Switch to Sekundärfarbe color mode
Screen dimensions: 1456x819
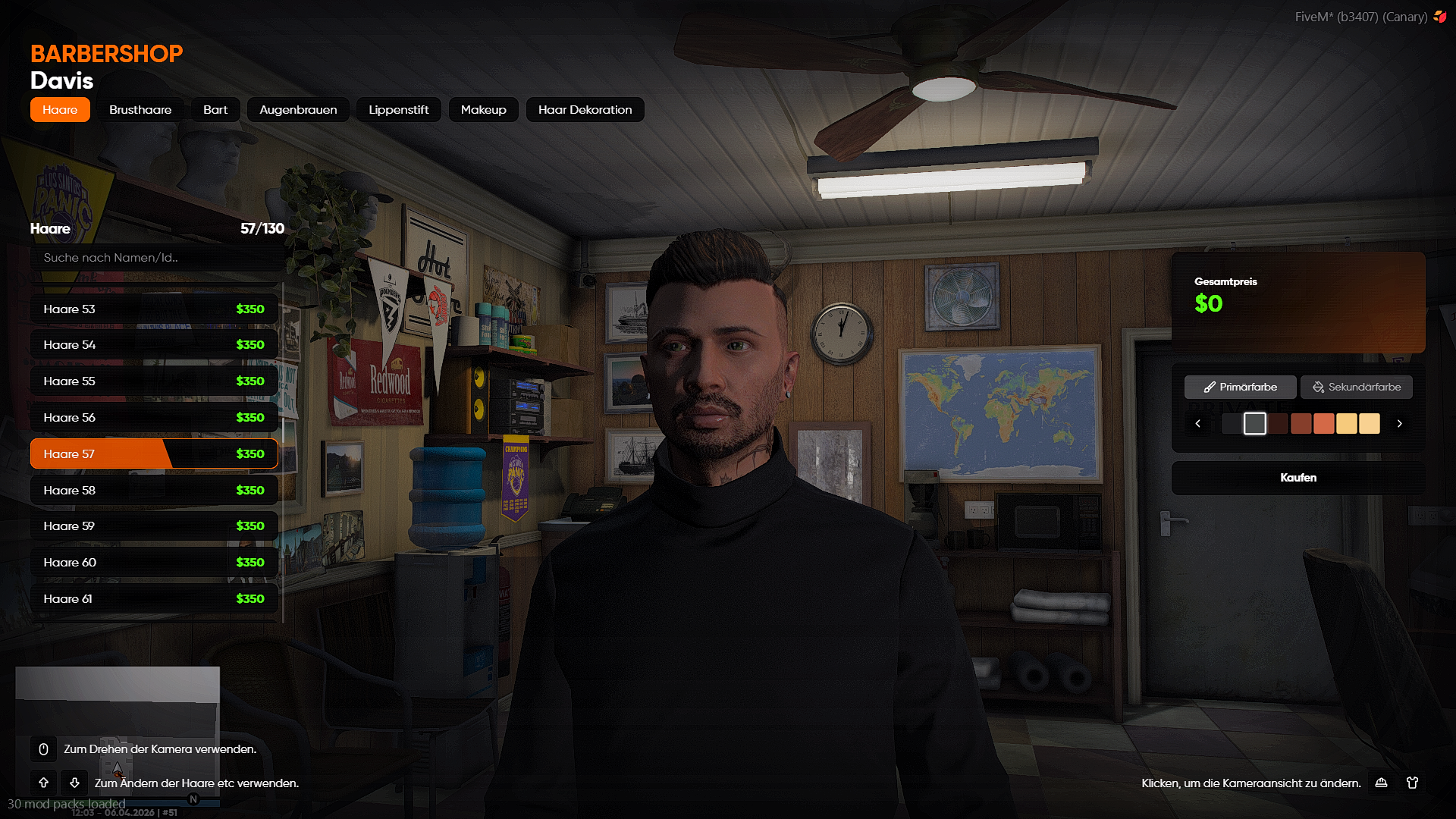click(1356, 388)
